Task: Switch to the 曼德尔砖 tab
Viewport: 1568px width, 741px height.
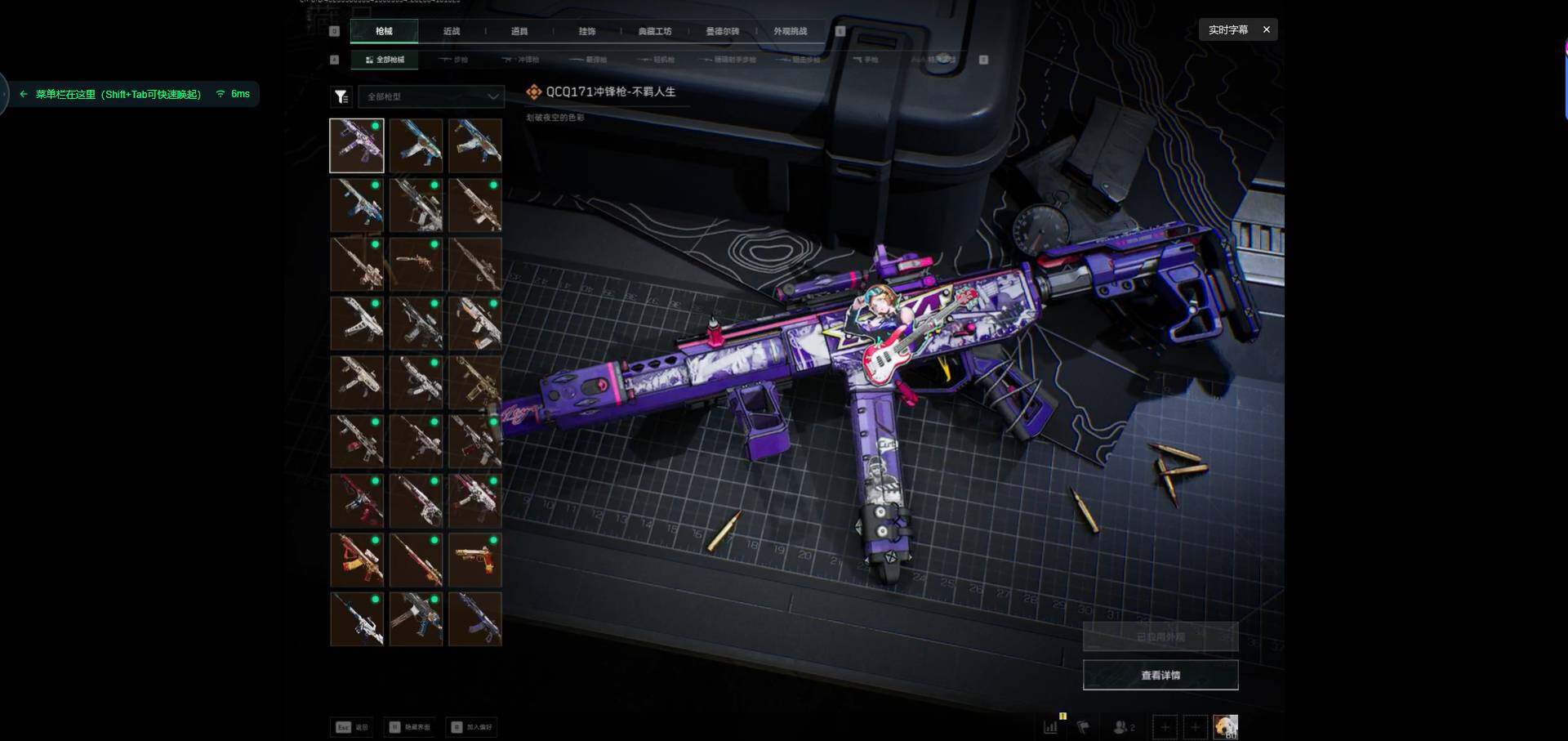Action: point(723,31)
